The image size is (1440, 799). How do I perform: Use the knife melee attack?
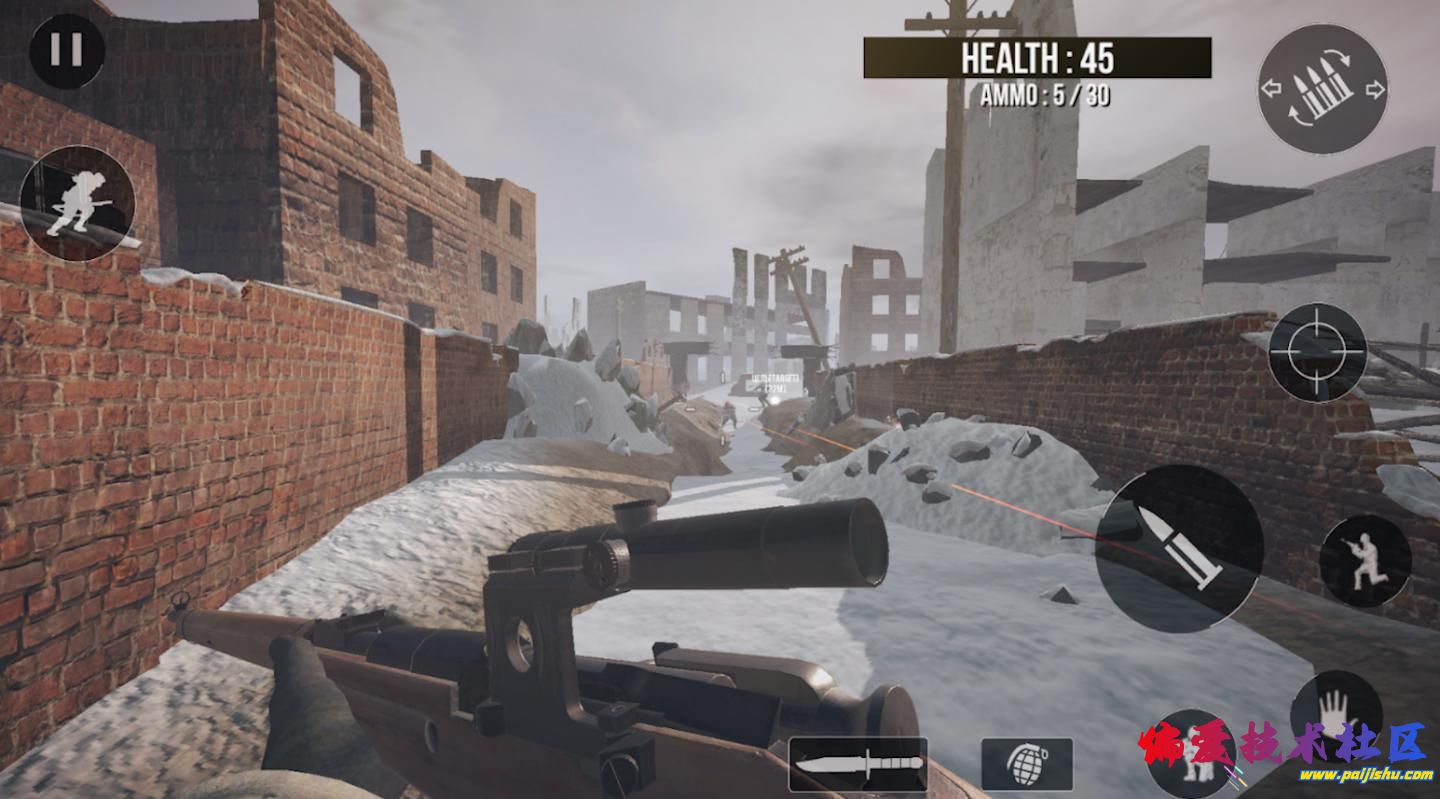pyautogui.click(x=858, y=764)
